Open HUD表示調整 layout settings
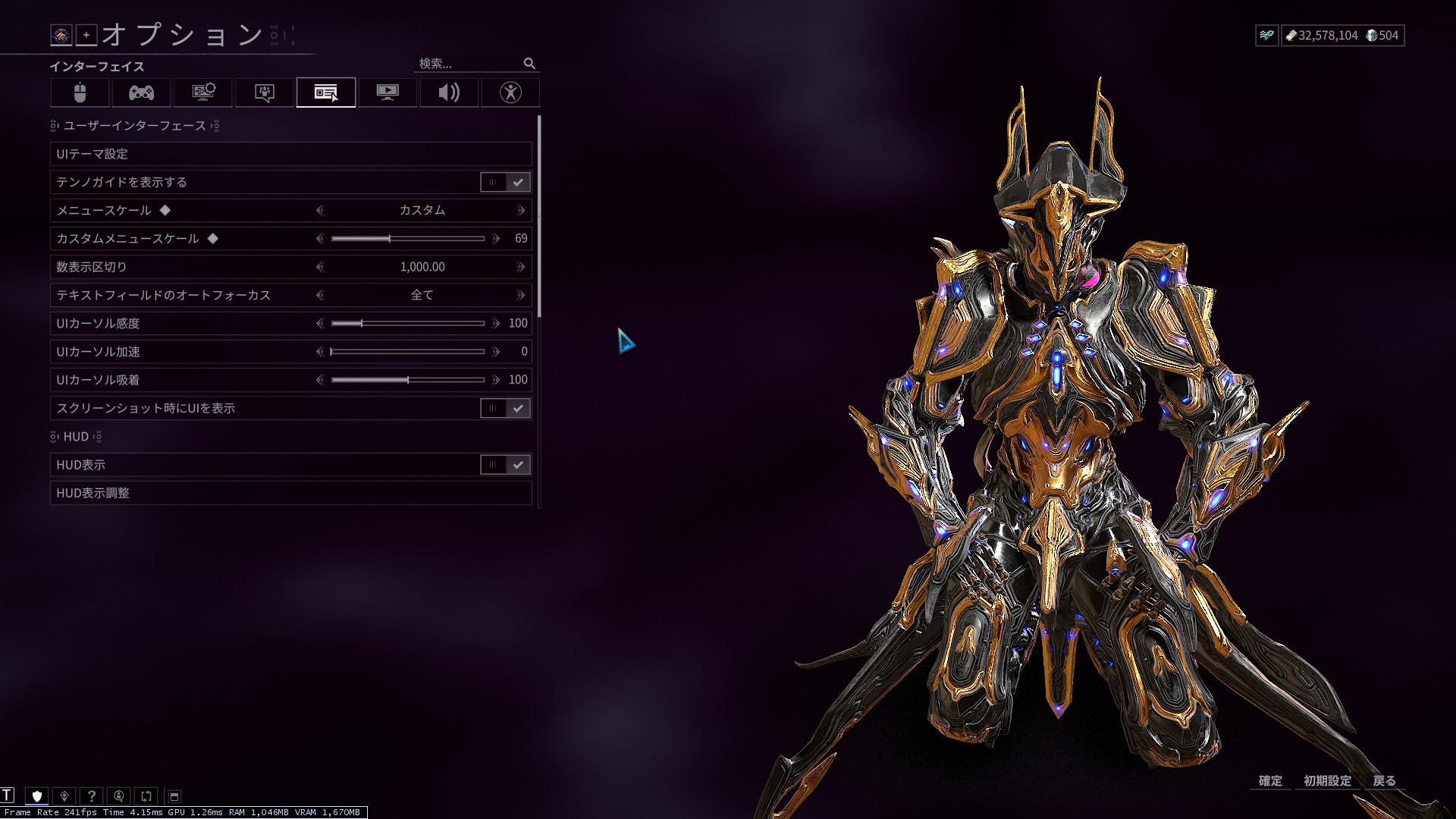 (290, 493)
